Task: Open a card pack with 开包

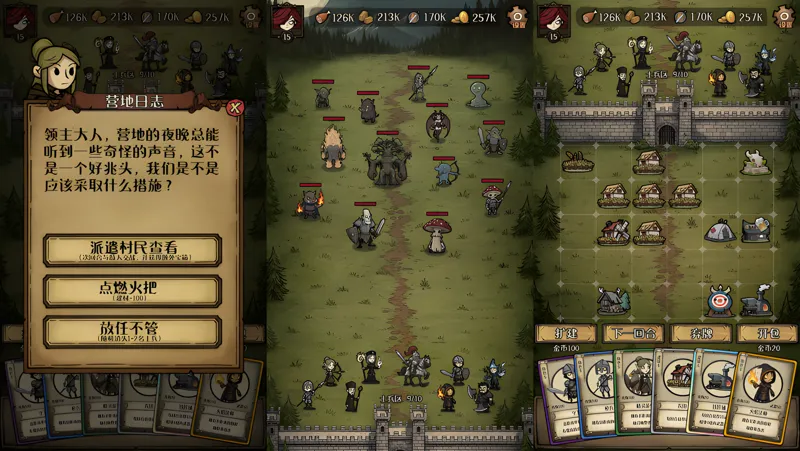Action: pyautogui.click(x=766, y=333)
